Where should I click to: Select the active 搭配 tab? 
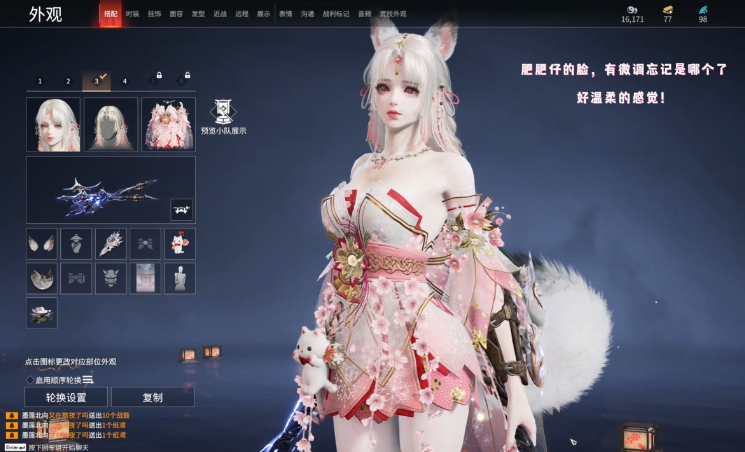coord(110,14)
